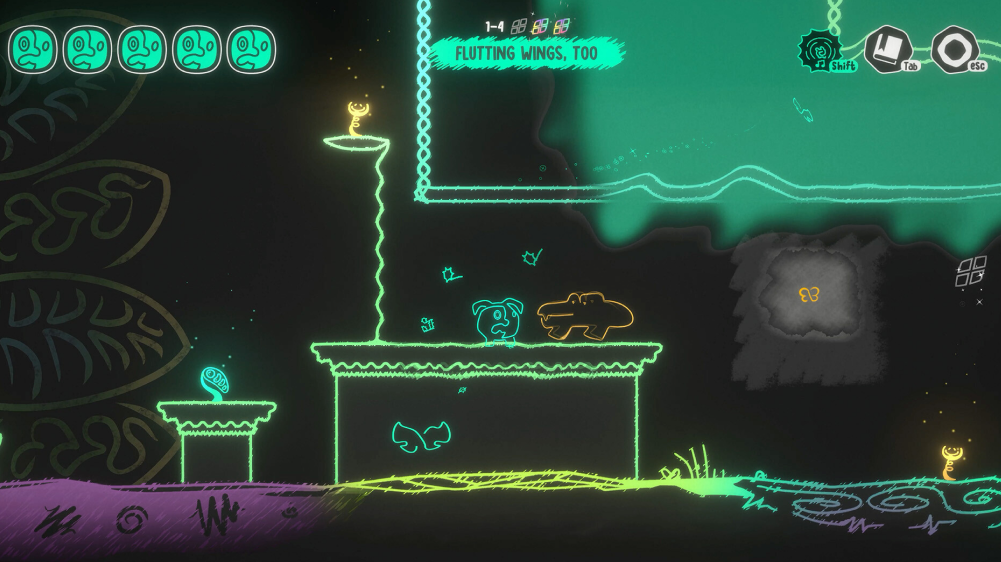Open the pause menu octagon icon
Screen dimensions: 1001x562
click(953, 49)
